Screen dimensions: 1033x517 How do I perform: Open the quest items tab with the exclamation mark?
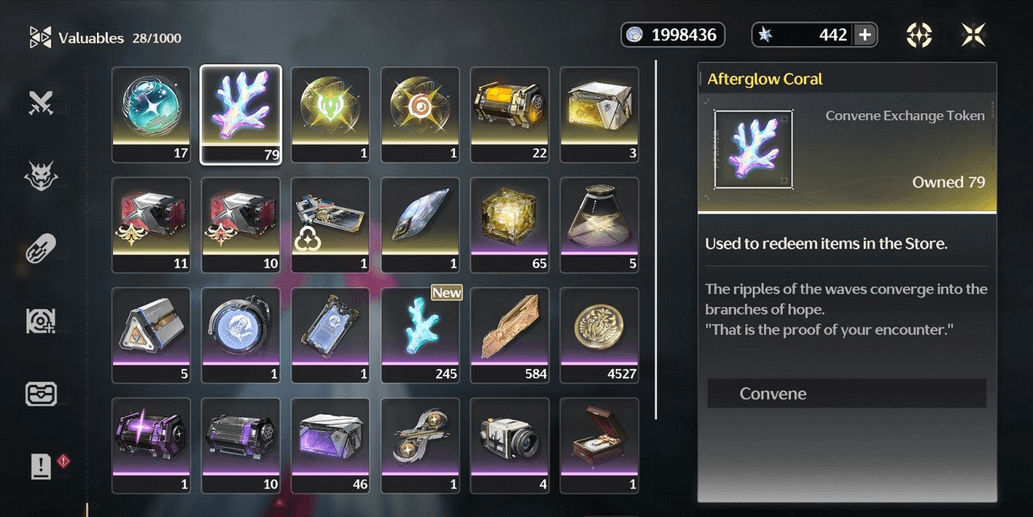coord(41,466)
